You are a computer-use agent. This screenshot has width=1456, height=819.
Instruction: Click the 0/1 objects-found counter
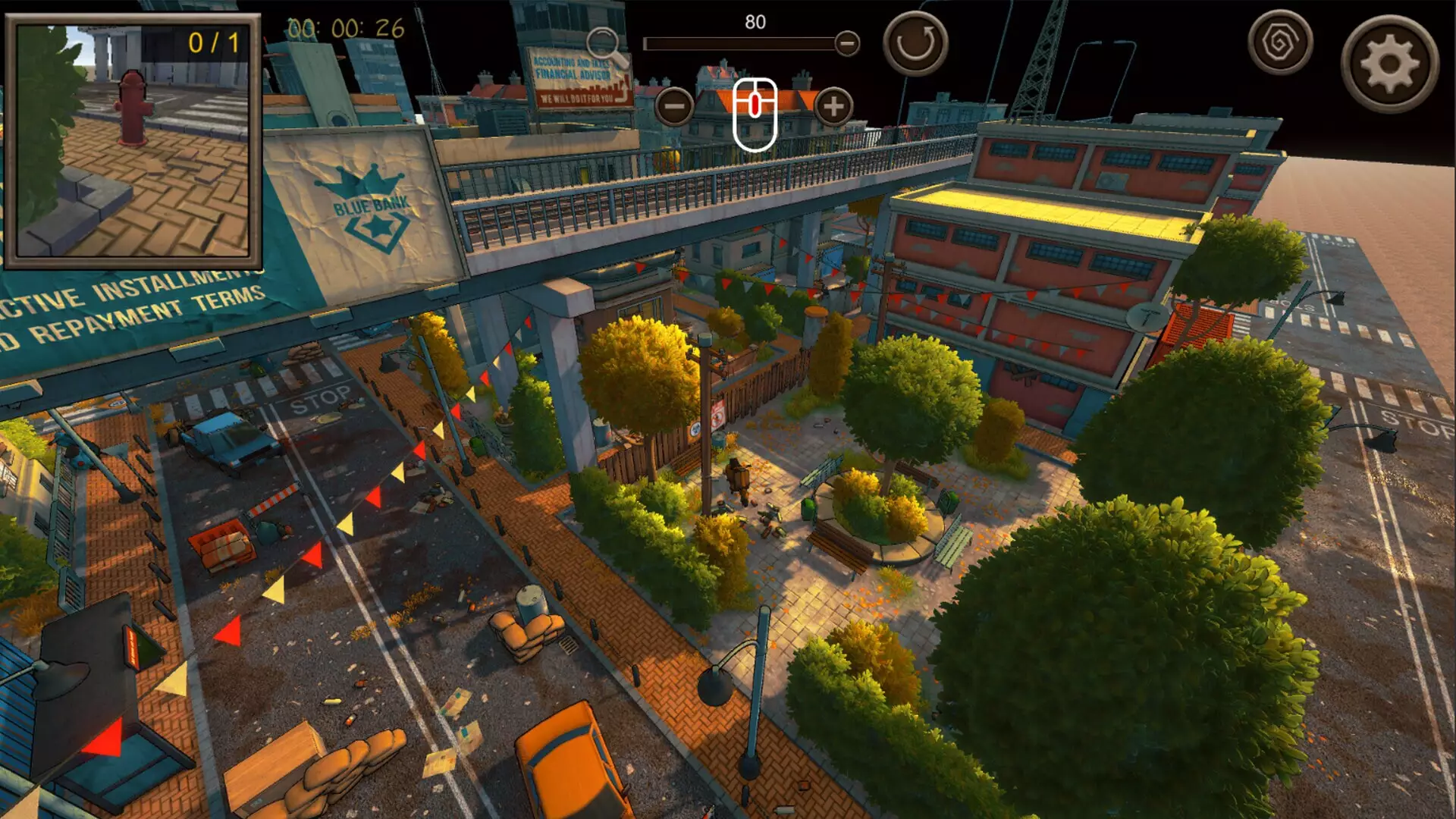coord(215,45)
